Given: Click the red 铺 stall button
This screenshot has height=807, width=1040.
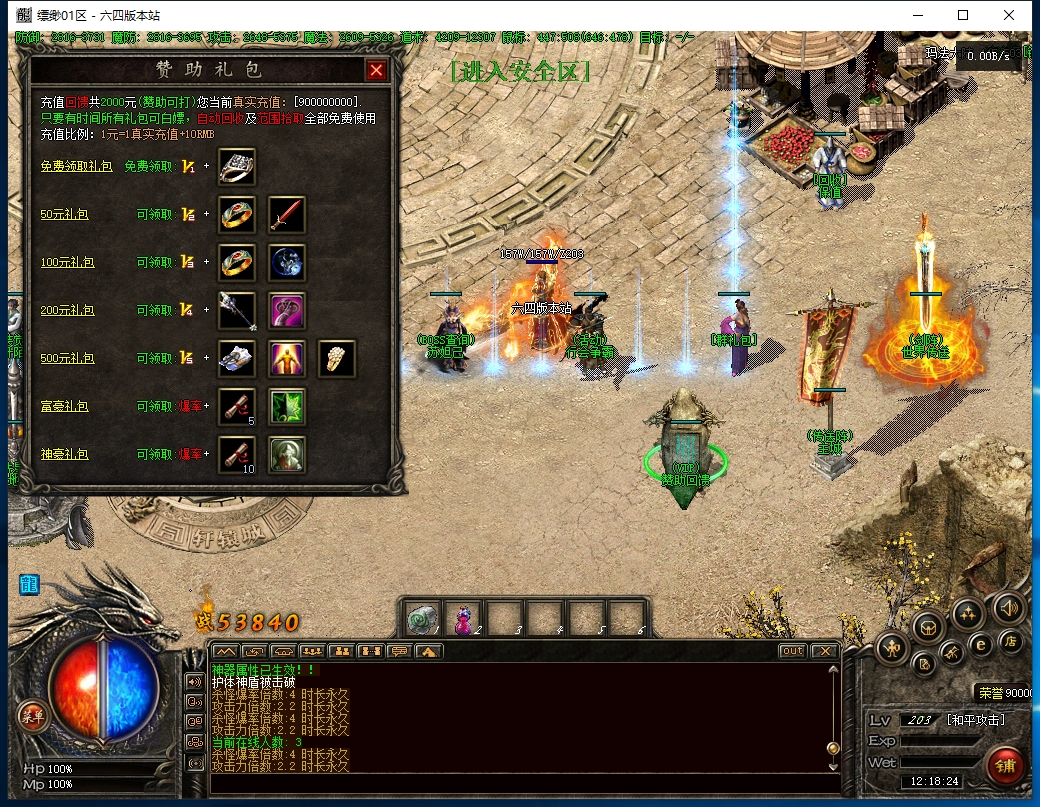Looking at the screenshot, I should 1004,765.
